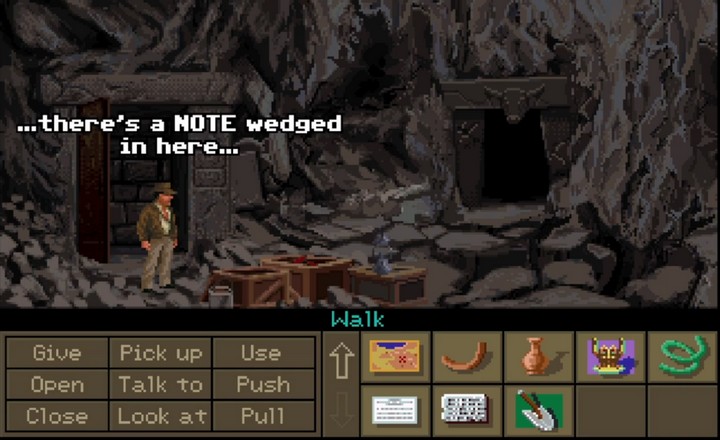Select the white paper note item
Viewport: 720px width, 440px height.
click(395, 410)
